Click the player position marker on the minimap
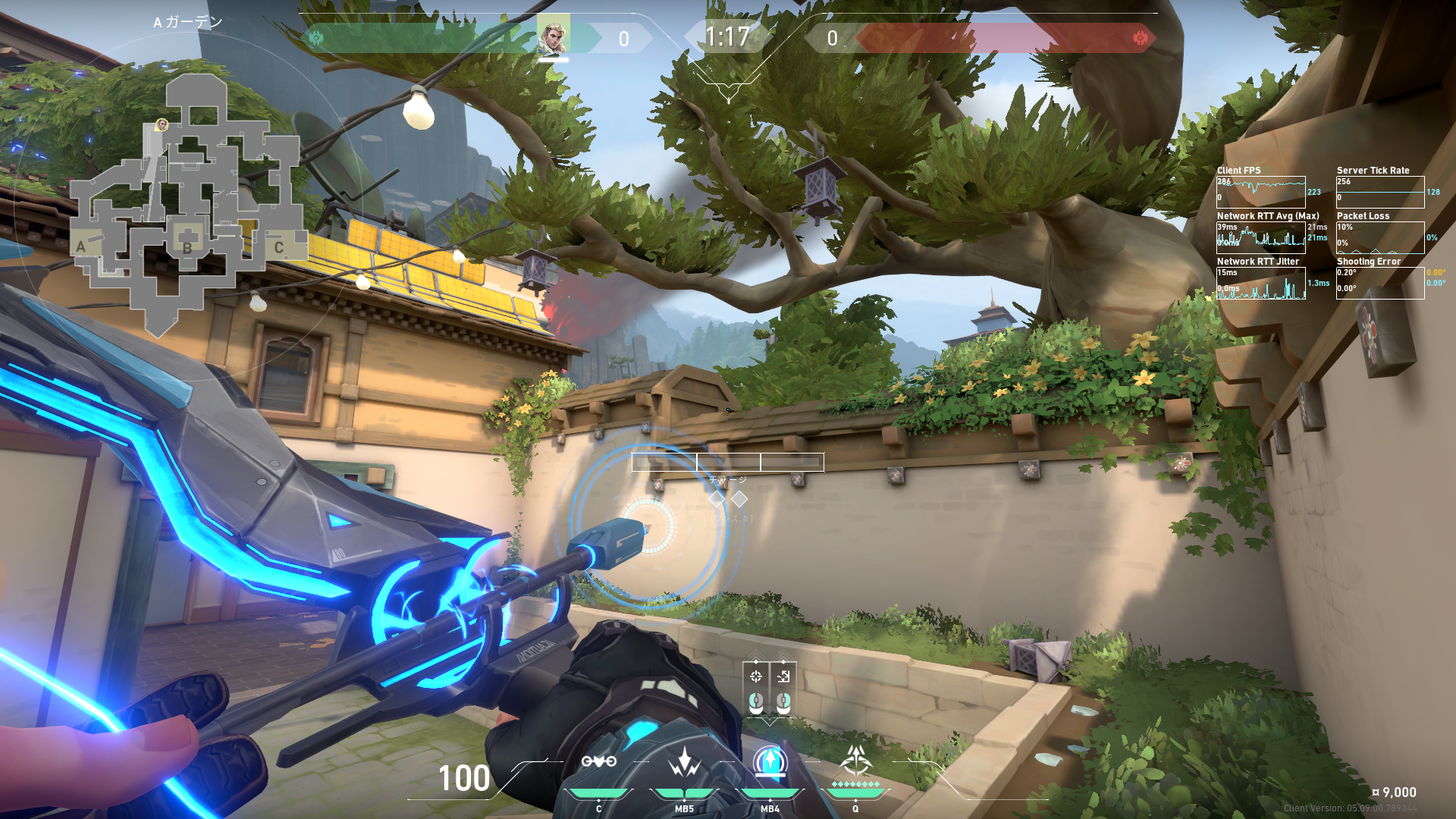 [162, 124]
